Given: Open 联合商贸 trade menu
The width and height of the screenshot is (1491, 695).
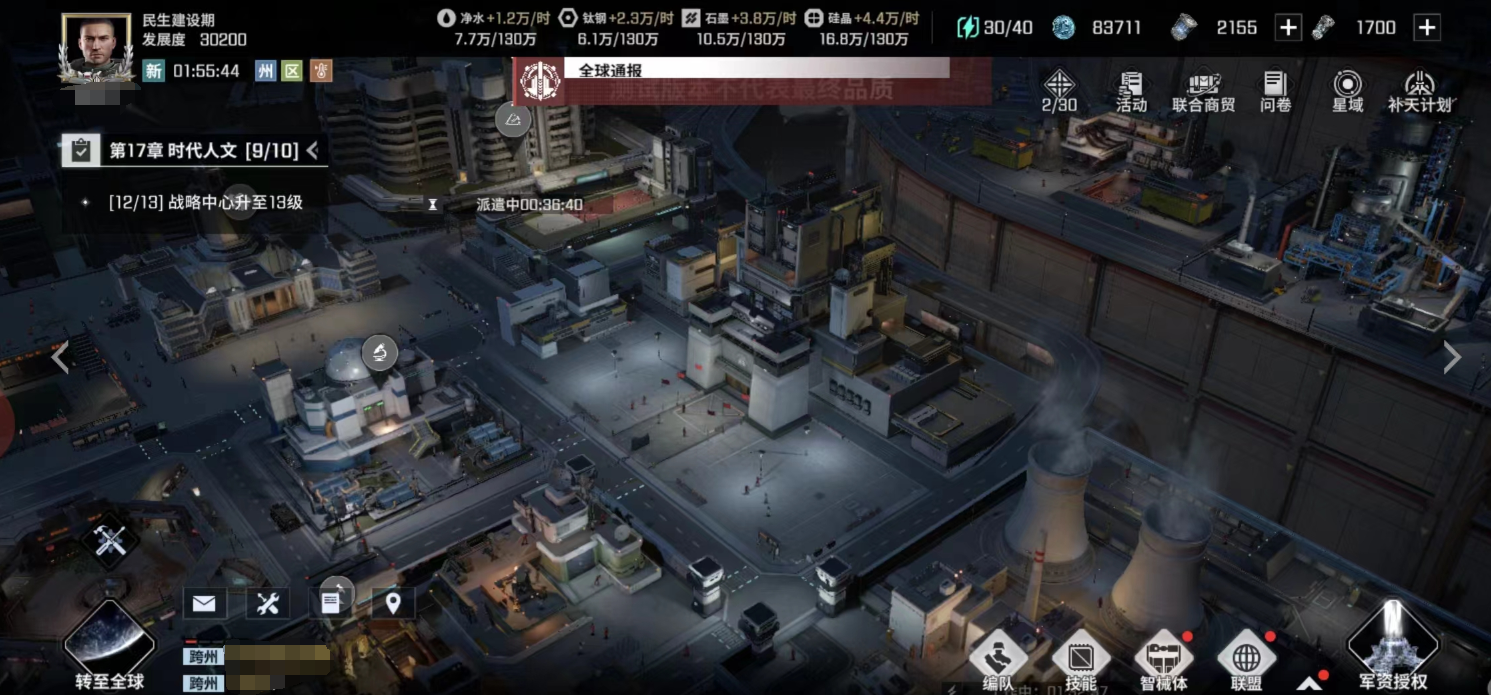Looking at the screenshot, I should (x=1203, y=90).
